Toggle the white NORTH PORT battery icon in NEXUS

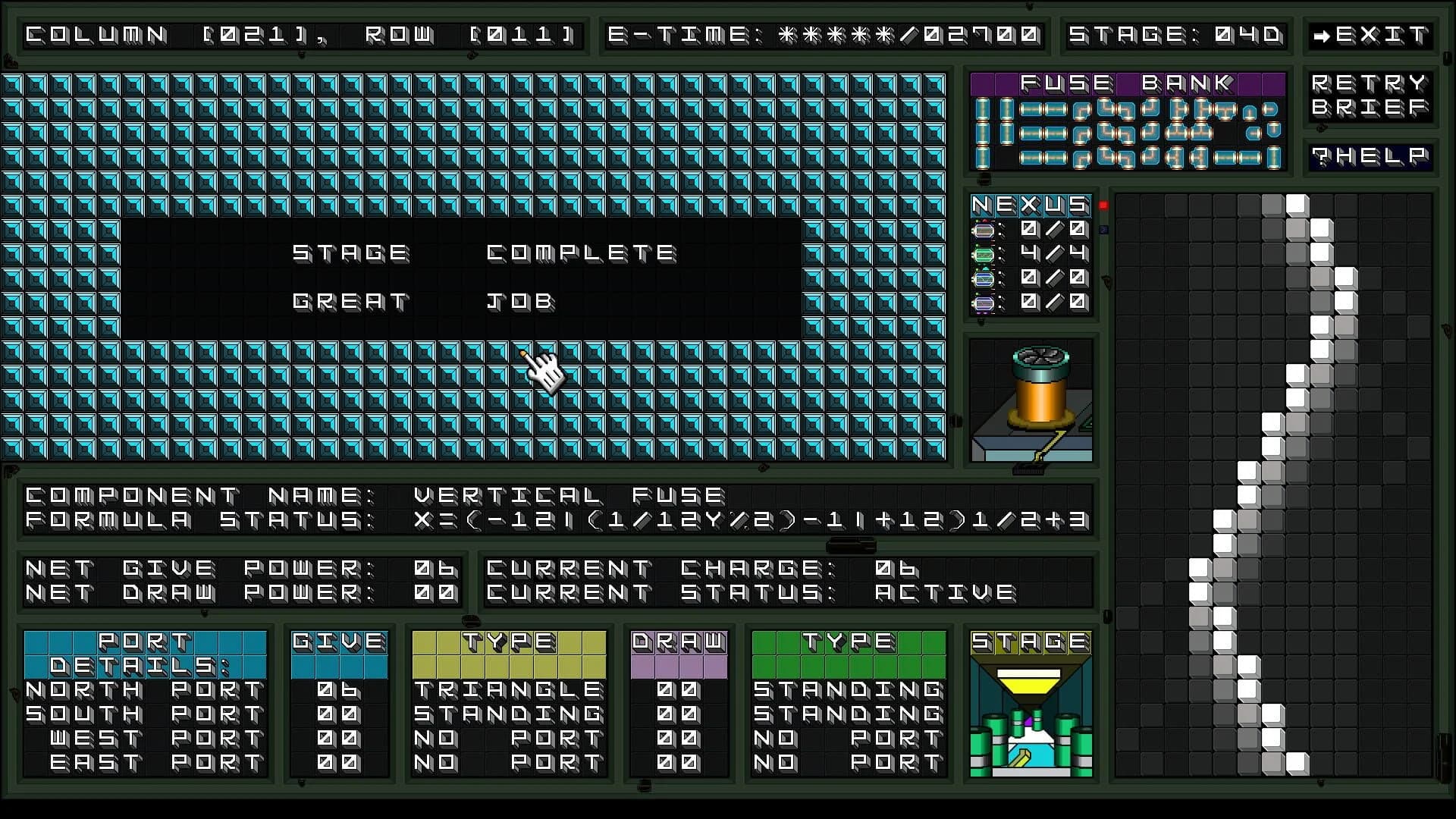click(x=984, y=229)
